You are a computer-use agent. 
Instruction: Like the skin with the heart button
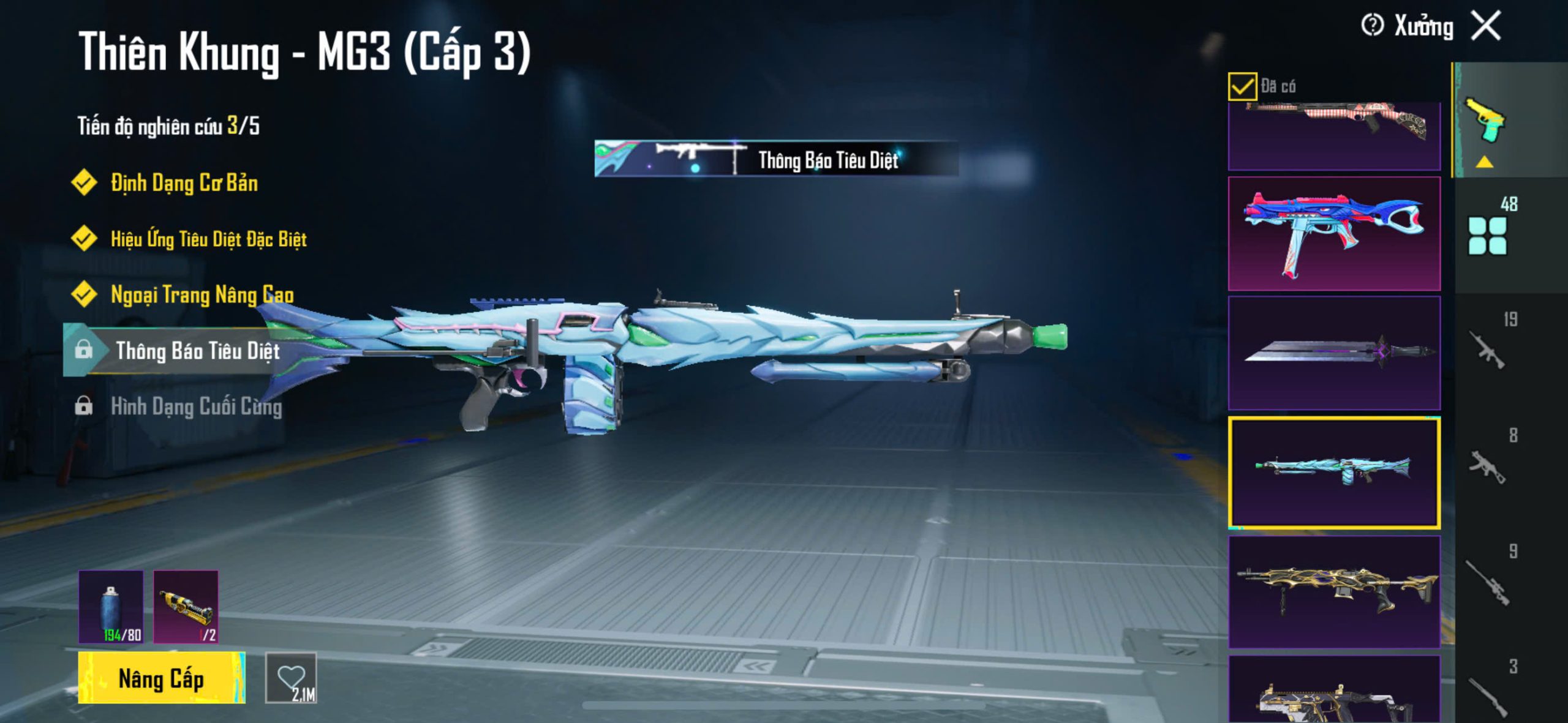point(291,678)
